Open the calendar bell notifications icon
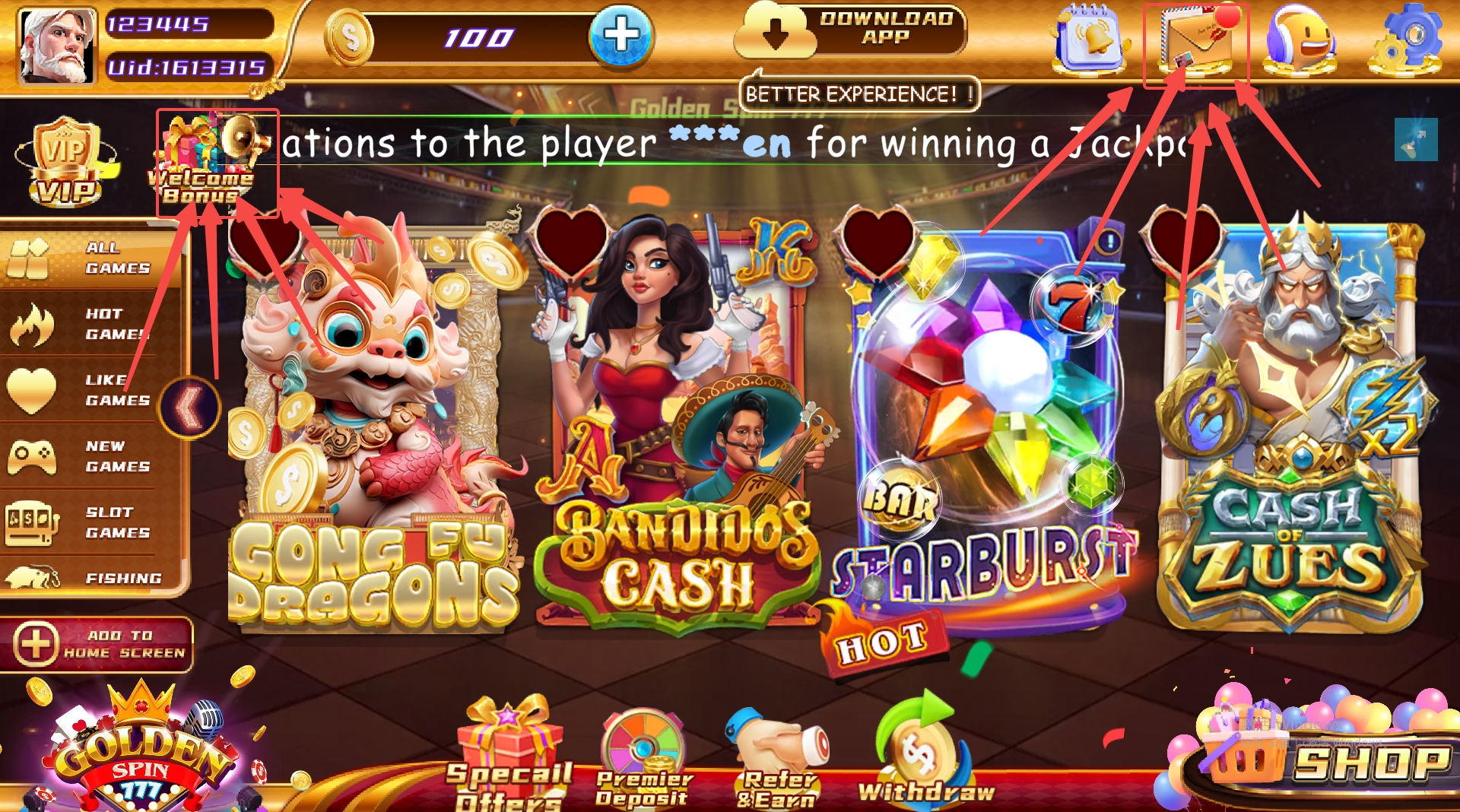Screen dimensions: 1460x812 tap(1090, 40)
